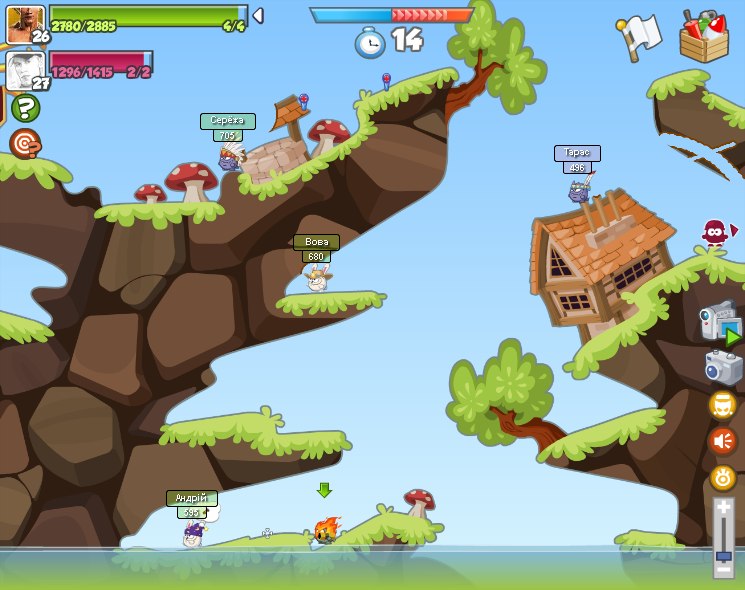This screenshot has height=590, width=745.
Task: Select the green team player avatar
Action: coord(24,23)
